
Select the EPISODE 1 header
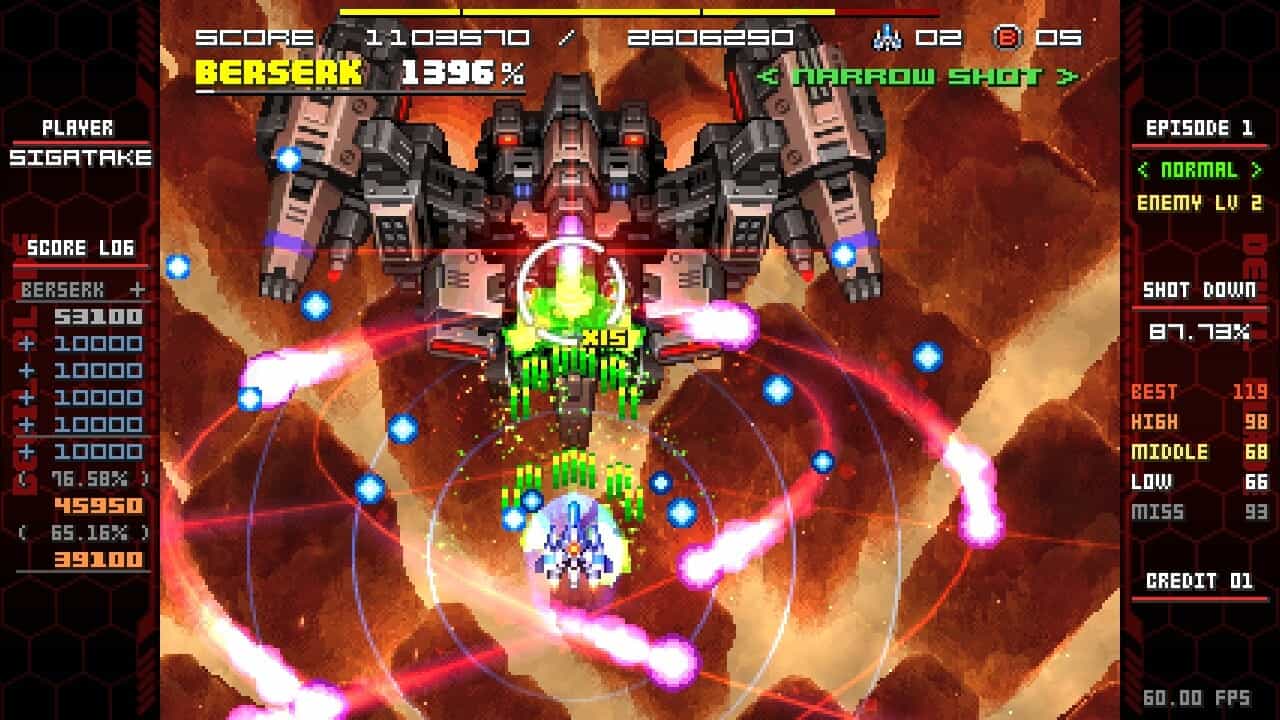point(1198,128)
